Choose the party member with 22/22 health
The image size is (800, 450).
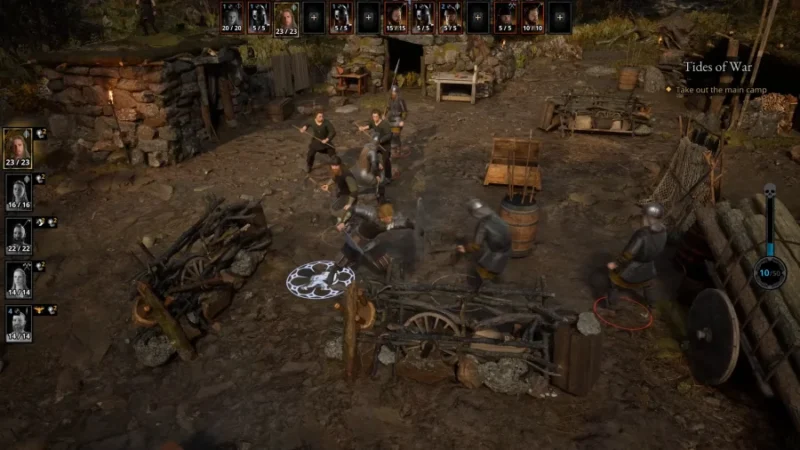[18, 233]
